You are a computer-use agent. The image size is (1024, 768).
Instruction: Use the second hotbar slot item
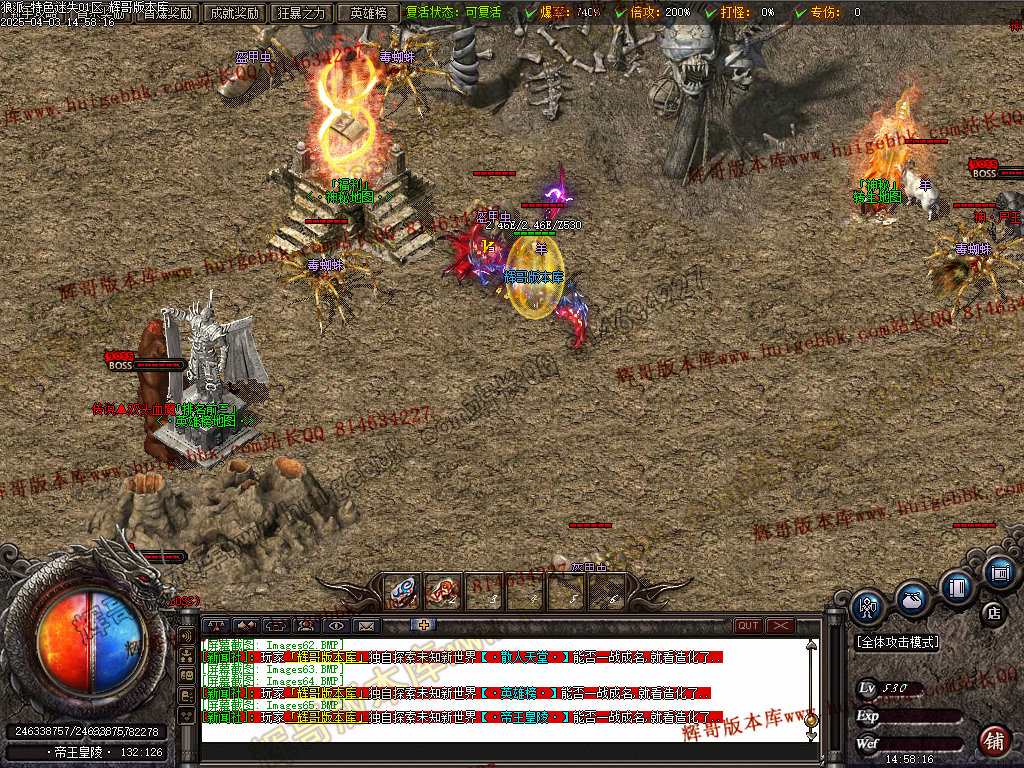pos(443,591)
